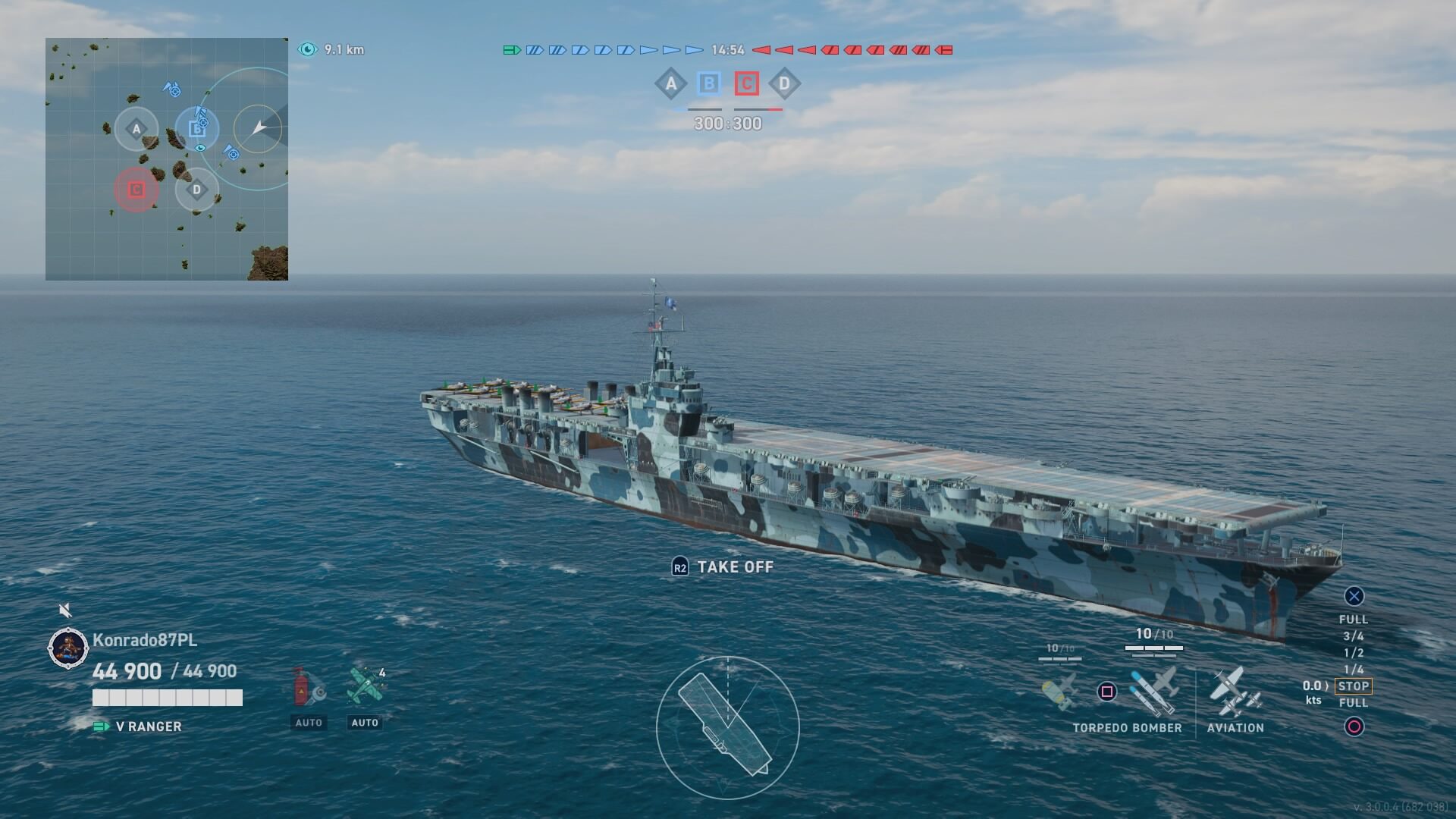Click red capture point C on the minimap

click(x=136, y=189)
